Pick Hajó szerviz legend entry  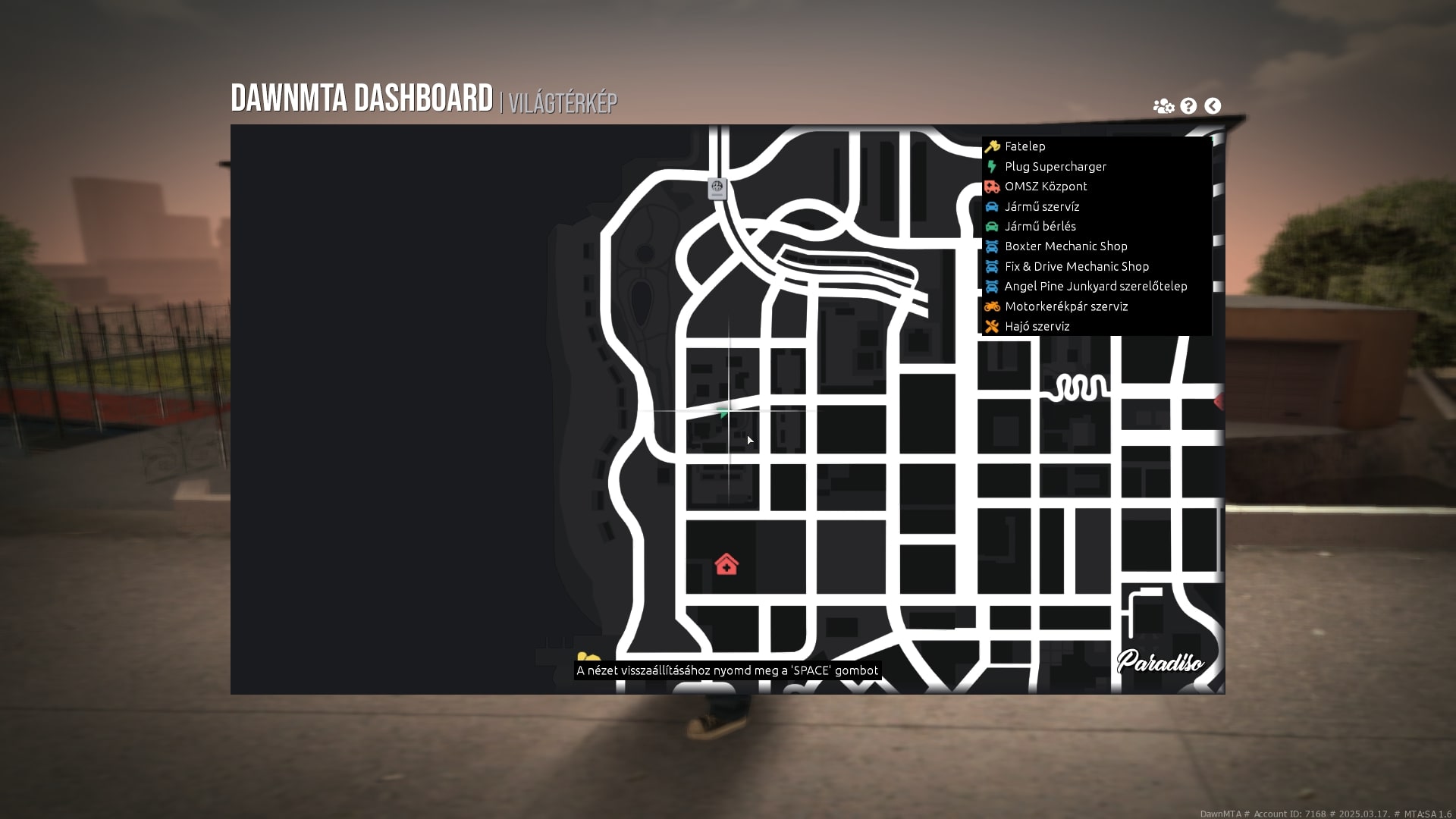[1037, 327]
